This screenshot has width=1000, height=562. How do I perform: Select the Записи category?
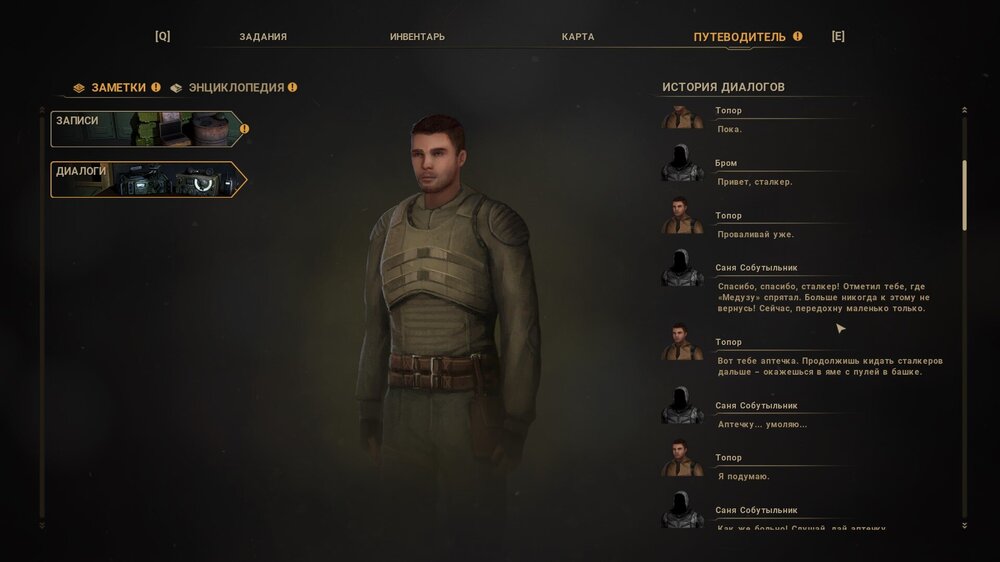pyautogui.click(x=147, y=129)
